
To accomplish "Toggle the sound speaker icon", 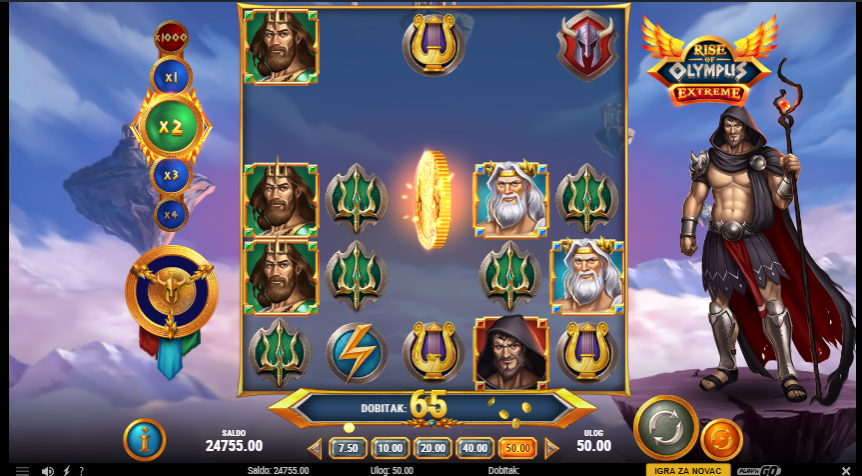I will coord(47,470).
